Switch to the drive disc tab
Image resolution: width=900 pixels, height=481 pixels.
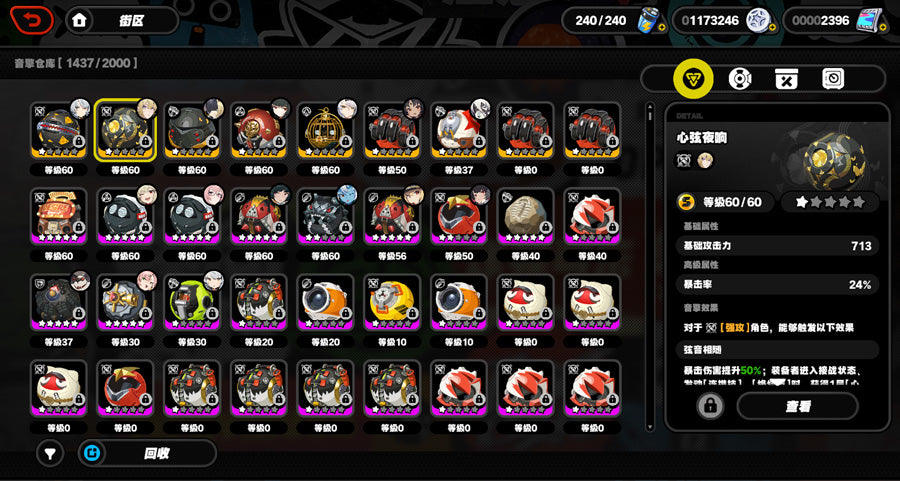point(740,78)
